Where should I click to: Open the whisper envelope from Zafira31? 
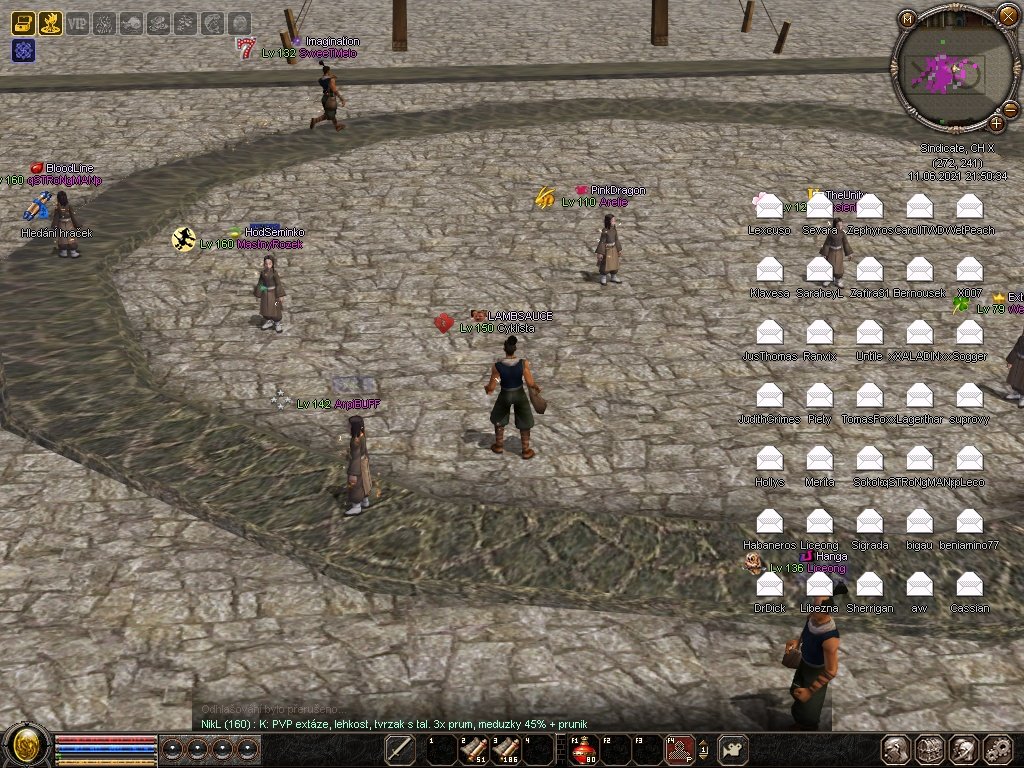tap(869, 270)
